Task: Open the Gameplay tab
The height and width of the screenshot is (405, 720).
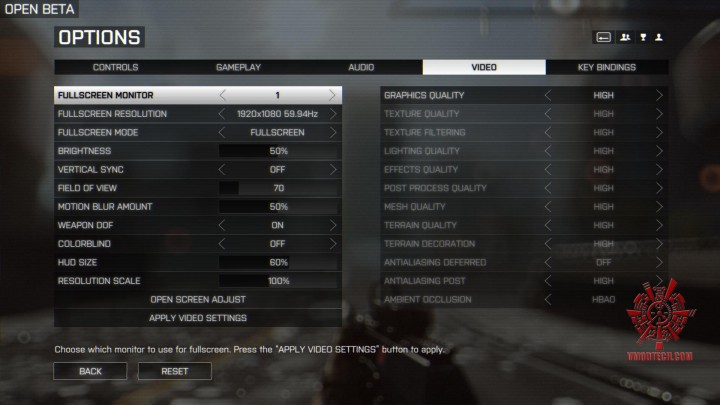Action: pyautogui.click(x=238, y=67)
